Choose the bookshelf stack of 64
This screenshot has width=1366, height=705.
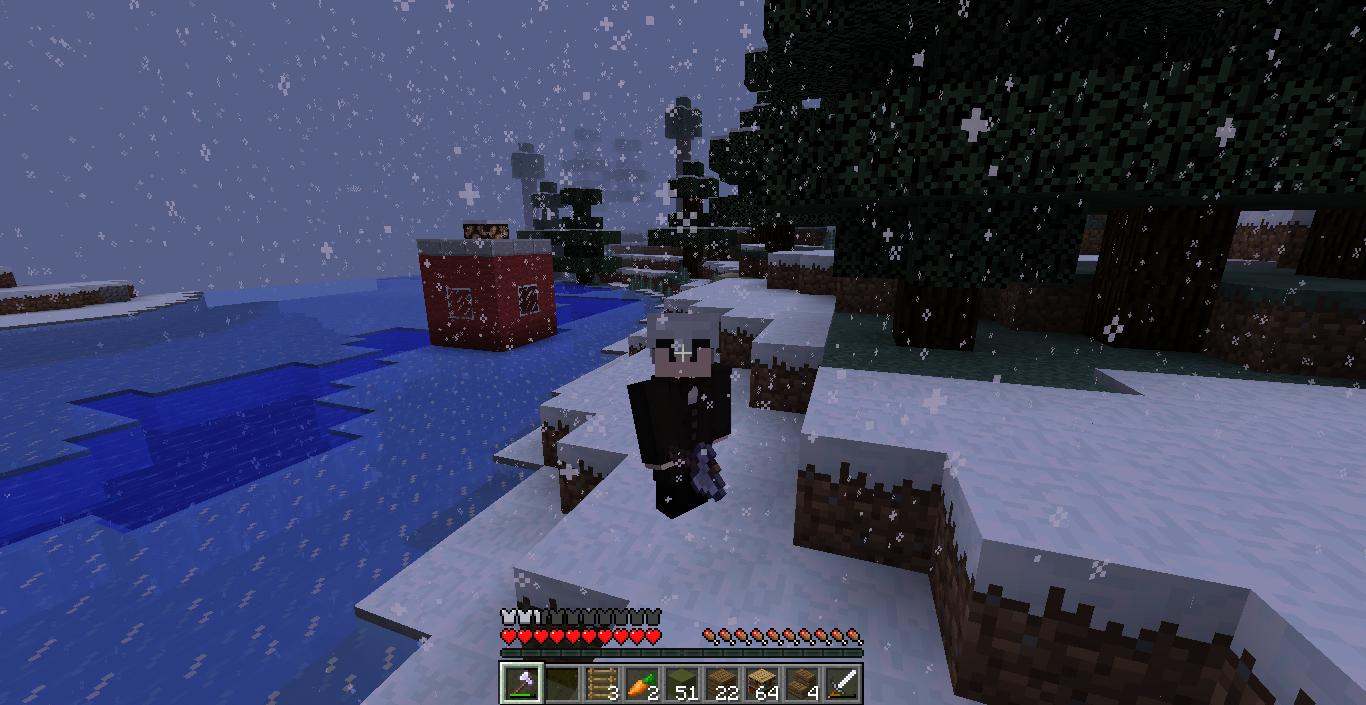(760, 683)
